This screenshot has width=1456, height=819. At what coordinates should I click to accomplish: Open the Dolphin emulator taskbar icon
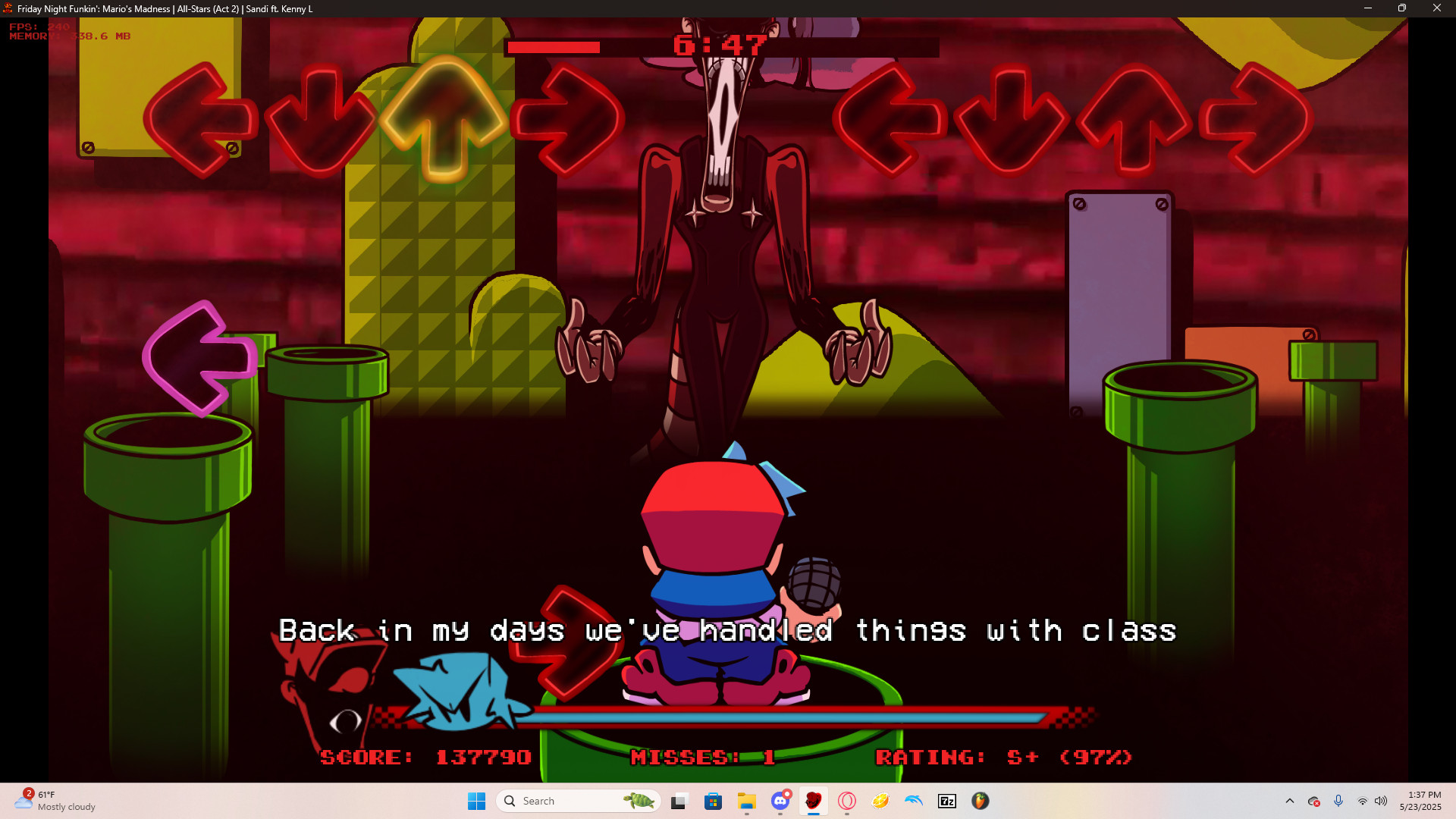click(x=913, y=802)
